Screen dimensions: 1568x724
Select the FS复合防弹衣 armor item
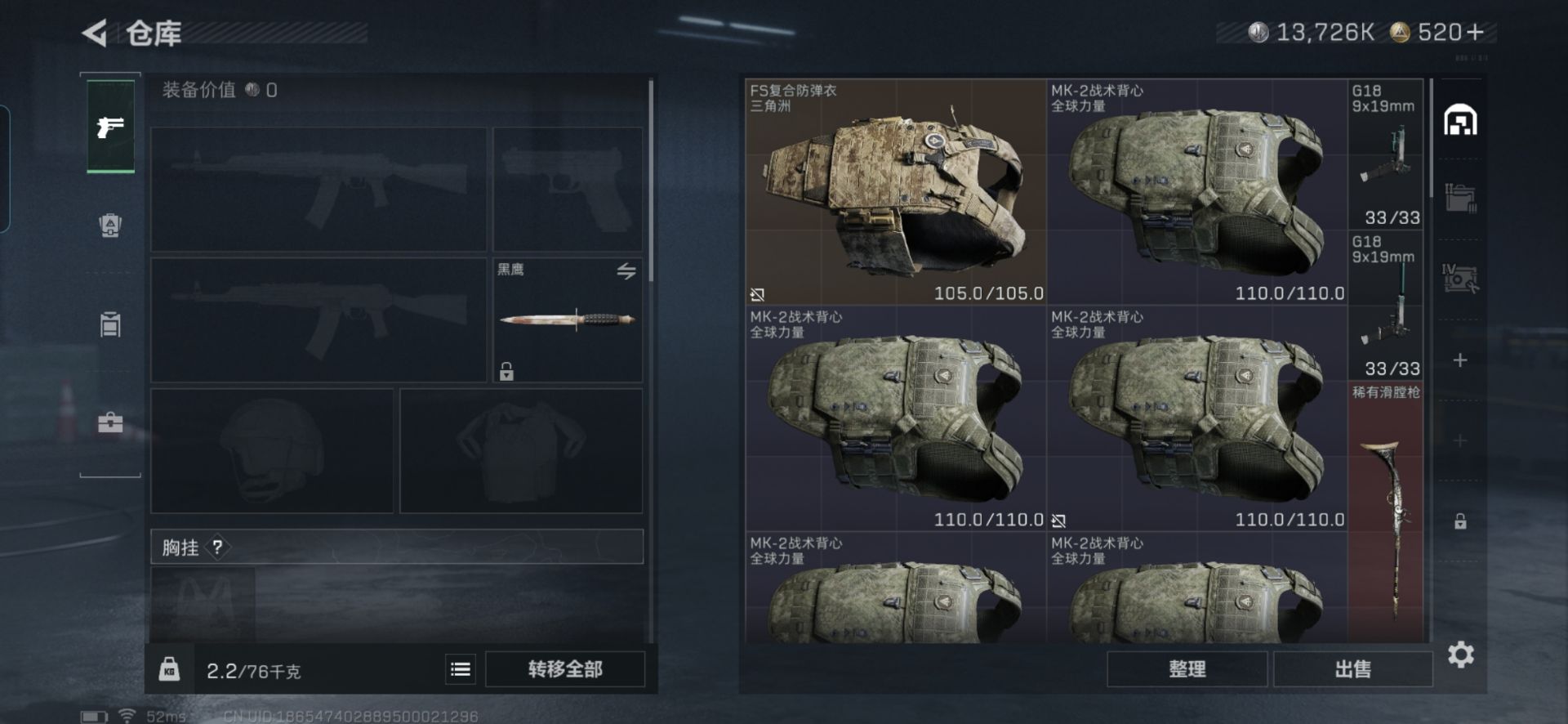tap(895, 192)
